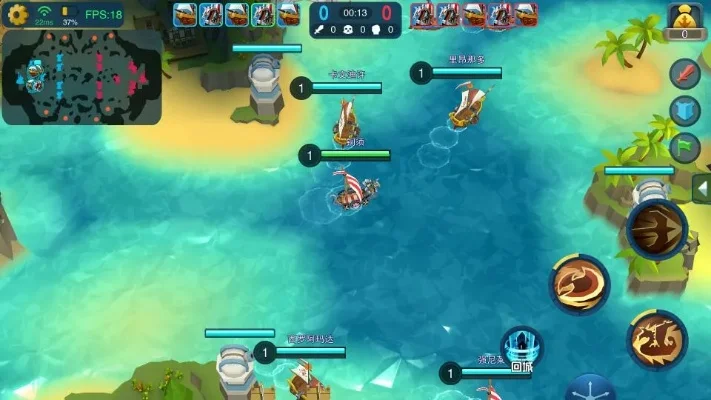Open the gear settings menu

click(x=17, y=14)
